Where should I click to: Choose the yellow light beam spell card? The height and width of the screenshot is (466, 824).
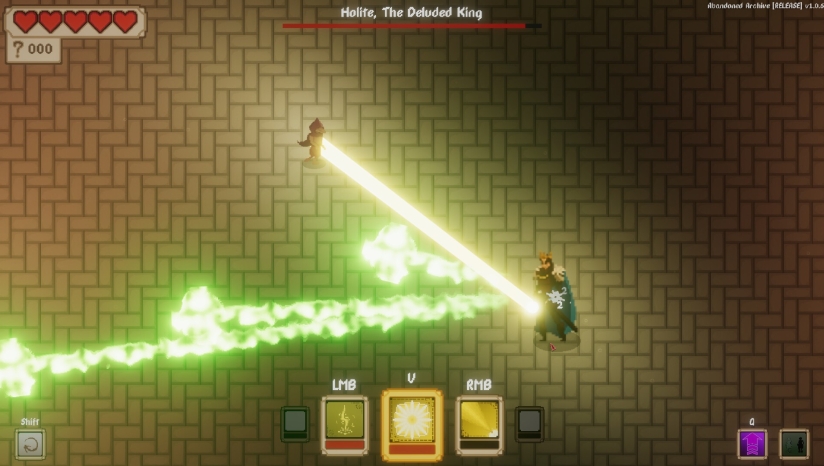tap(479, 424)
